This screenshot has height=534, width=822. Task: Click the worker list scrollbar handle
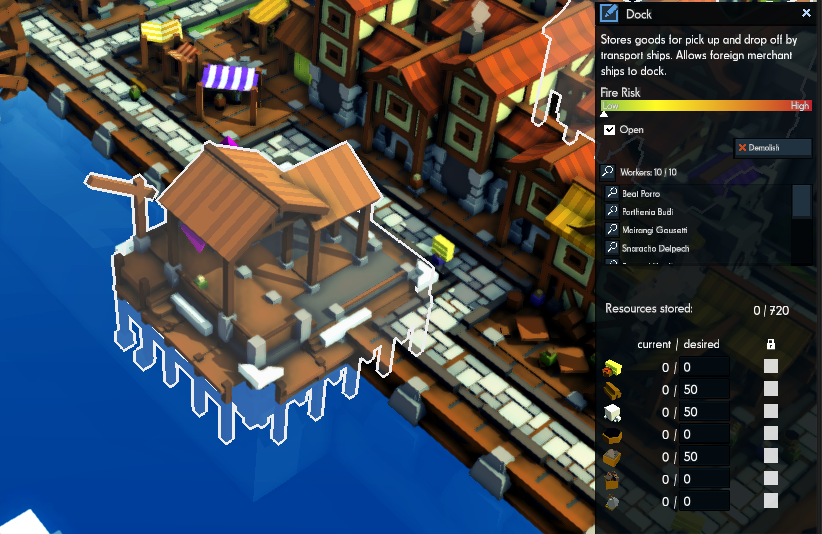click(x=801, y=201)
